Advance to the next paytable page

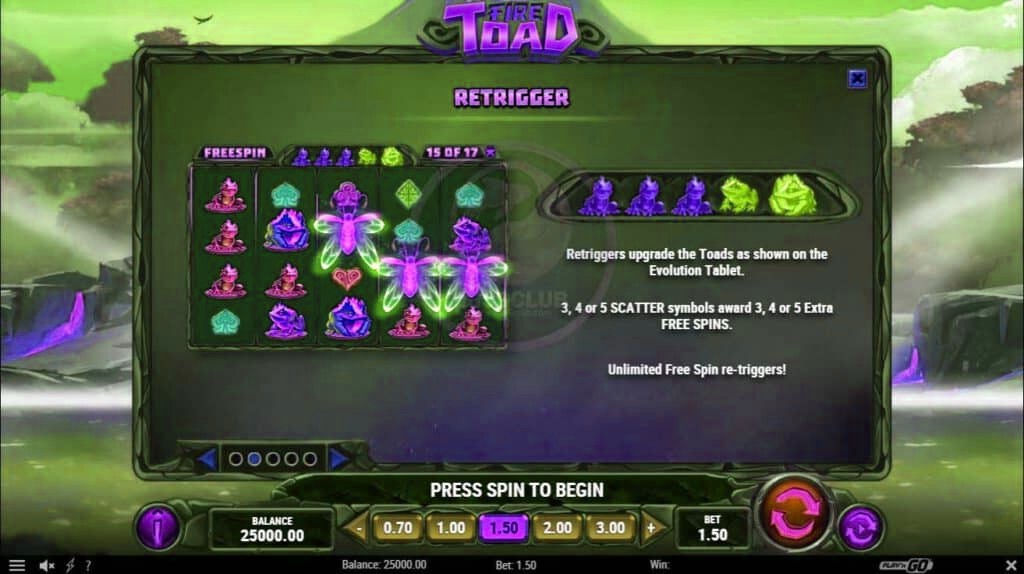tap(340, 459)
